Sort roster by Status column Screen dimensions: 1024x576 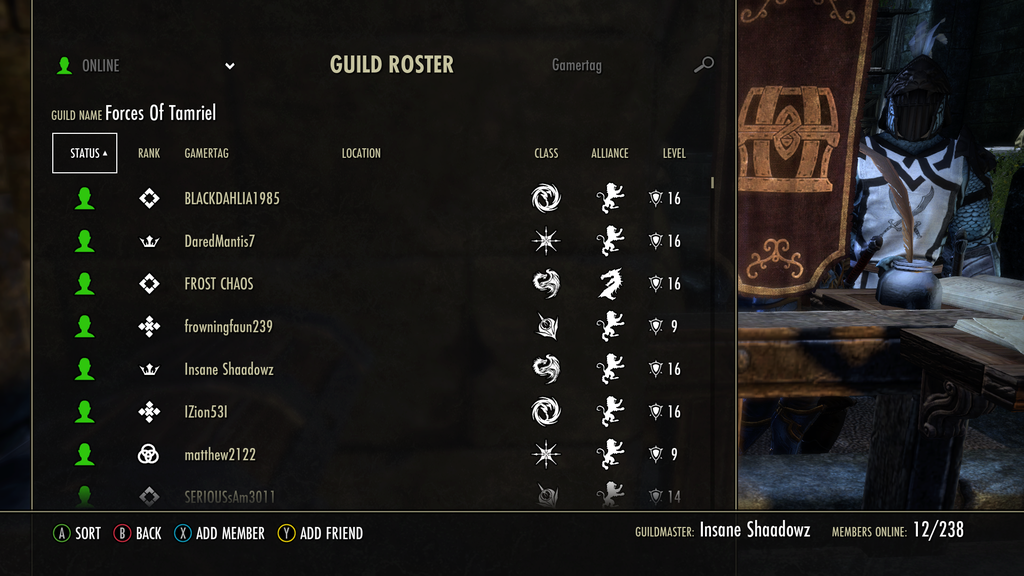(x=85, y=153)
